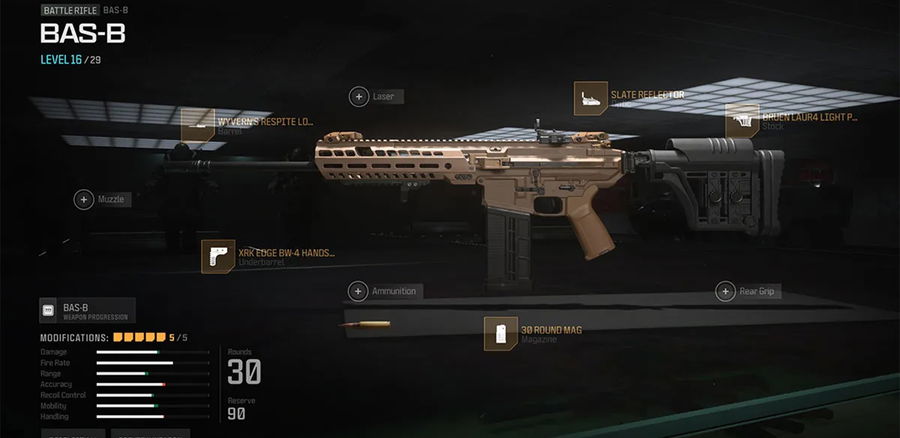
Task: Open the Wyvern's Respite barrel slot
Action: click(x=199, y=124)
